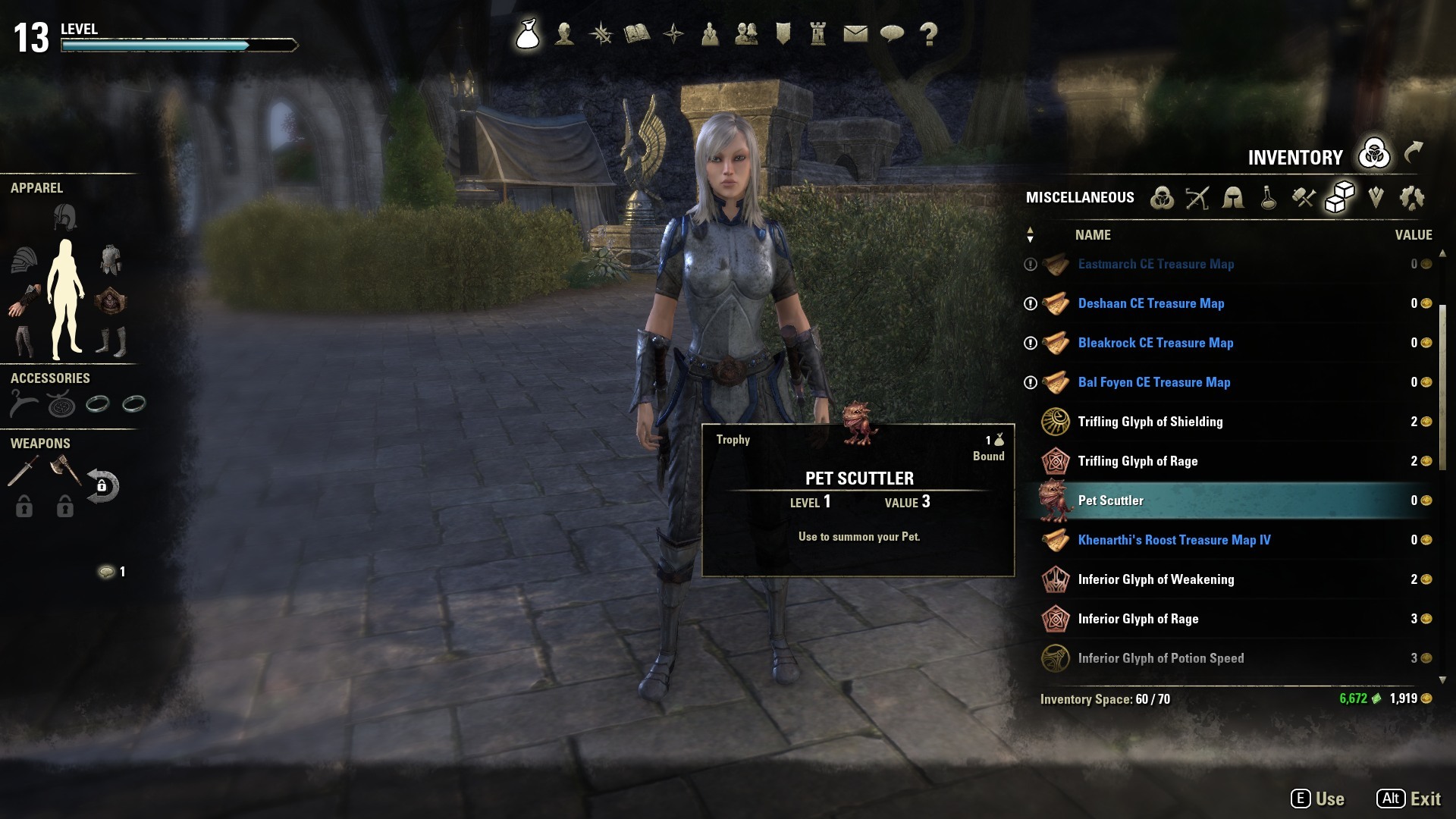The width and height of the screenshot is (1456, 819).
Task: Open the character sheet icon
Action: [x=564, y=34]
